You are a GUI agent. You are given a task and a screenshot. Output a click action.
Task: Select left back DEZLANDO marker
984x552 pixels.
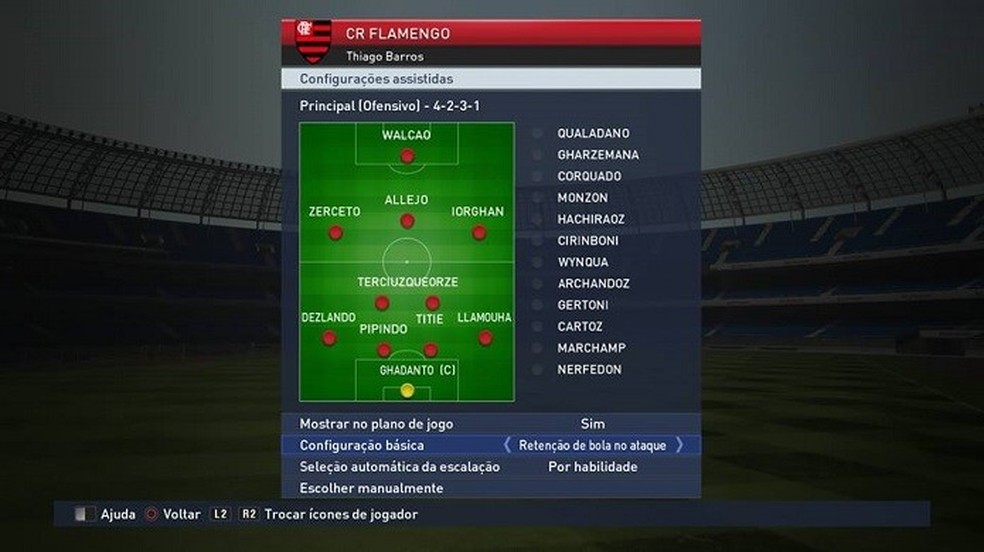328,338
